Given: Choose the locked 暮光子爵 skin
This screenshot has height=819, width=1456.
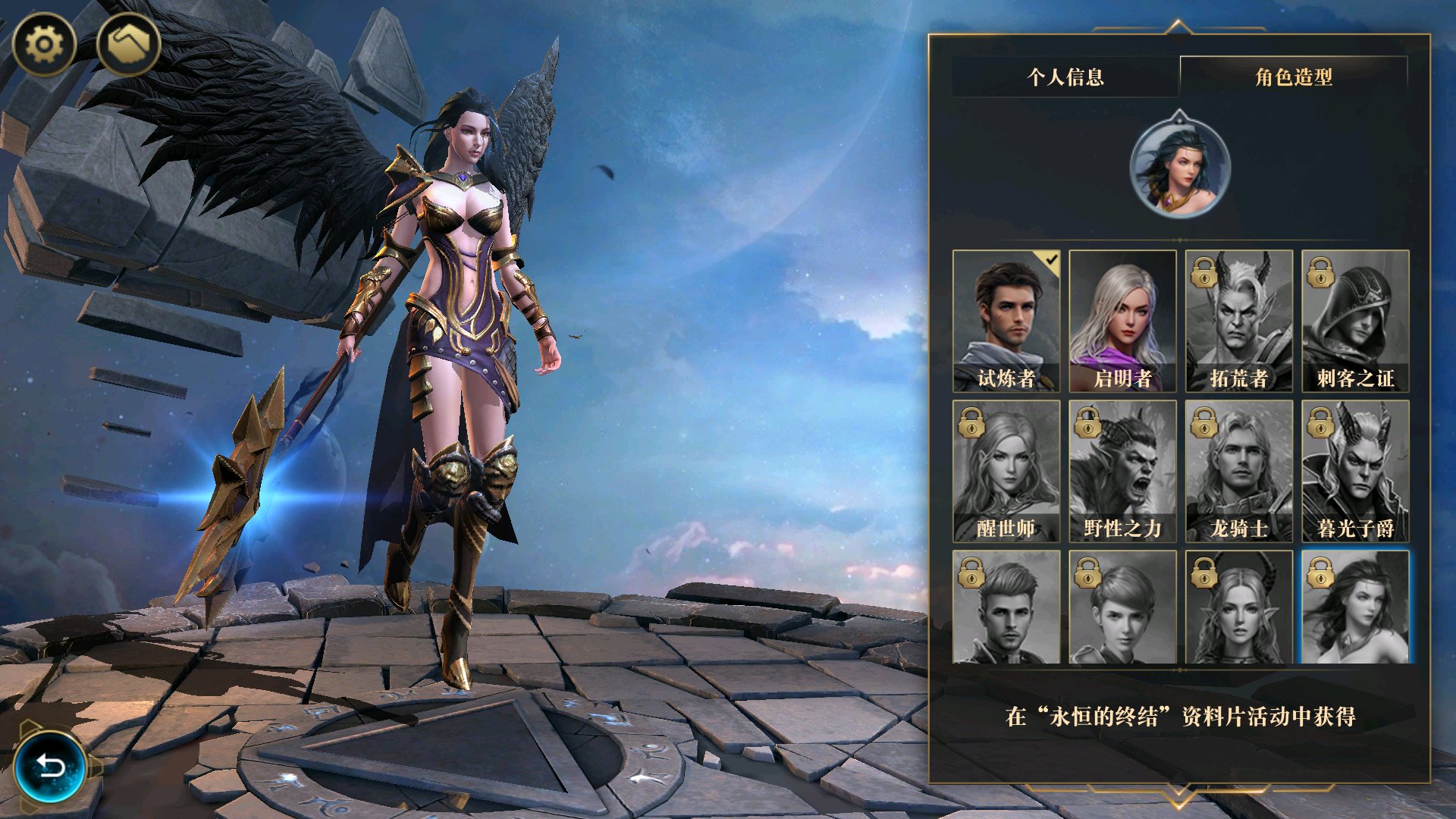Looking at the screenshot, I should [1355, 471].
